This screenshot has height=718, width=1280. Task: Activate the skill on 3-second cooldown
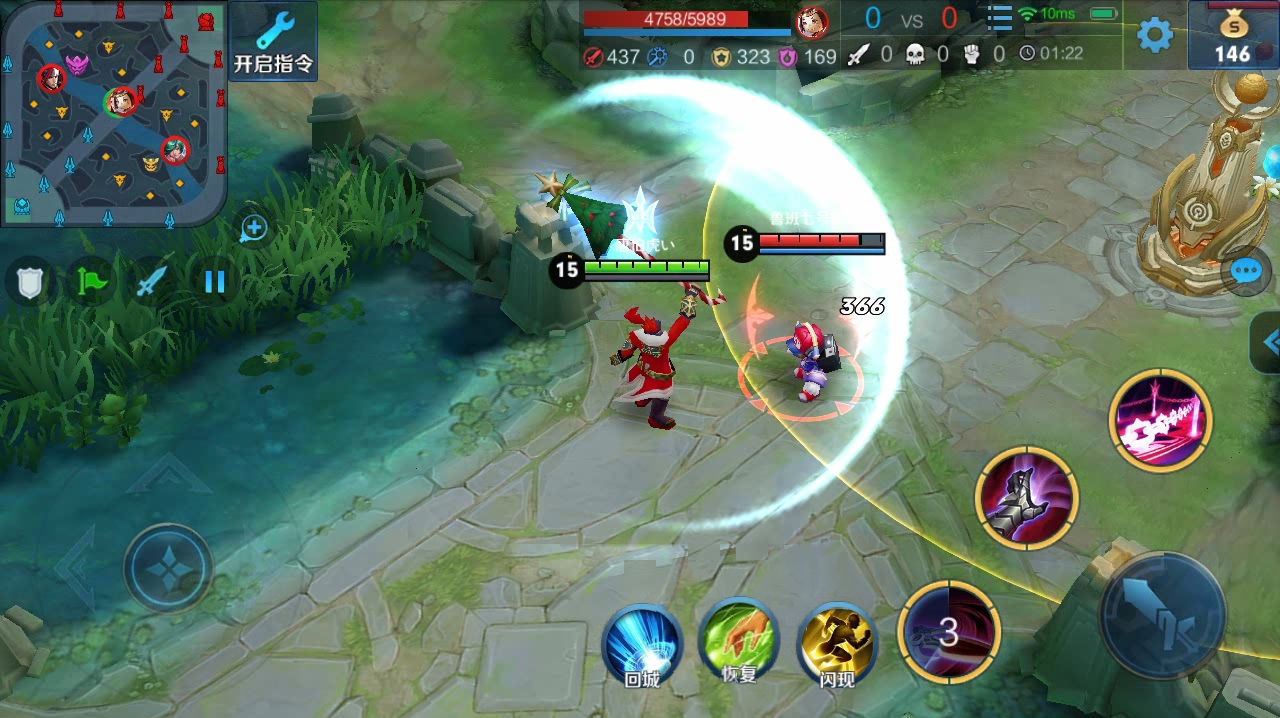(949, 632)
